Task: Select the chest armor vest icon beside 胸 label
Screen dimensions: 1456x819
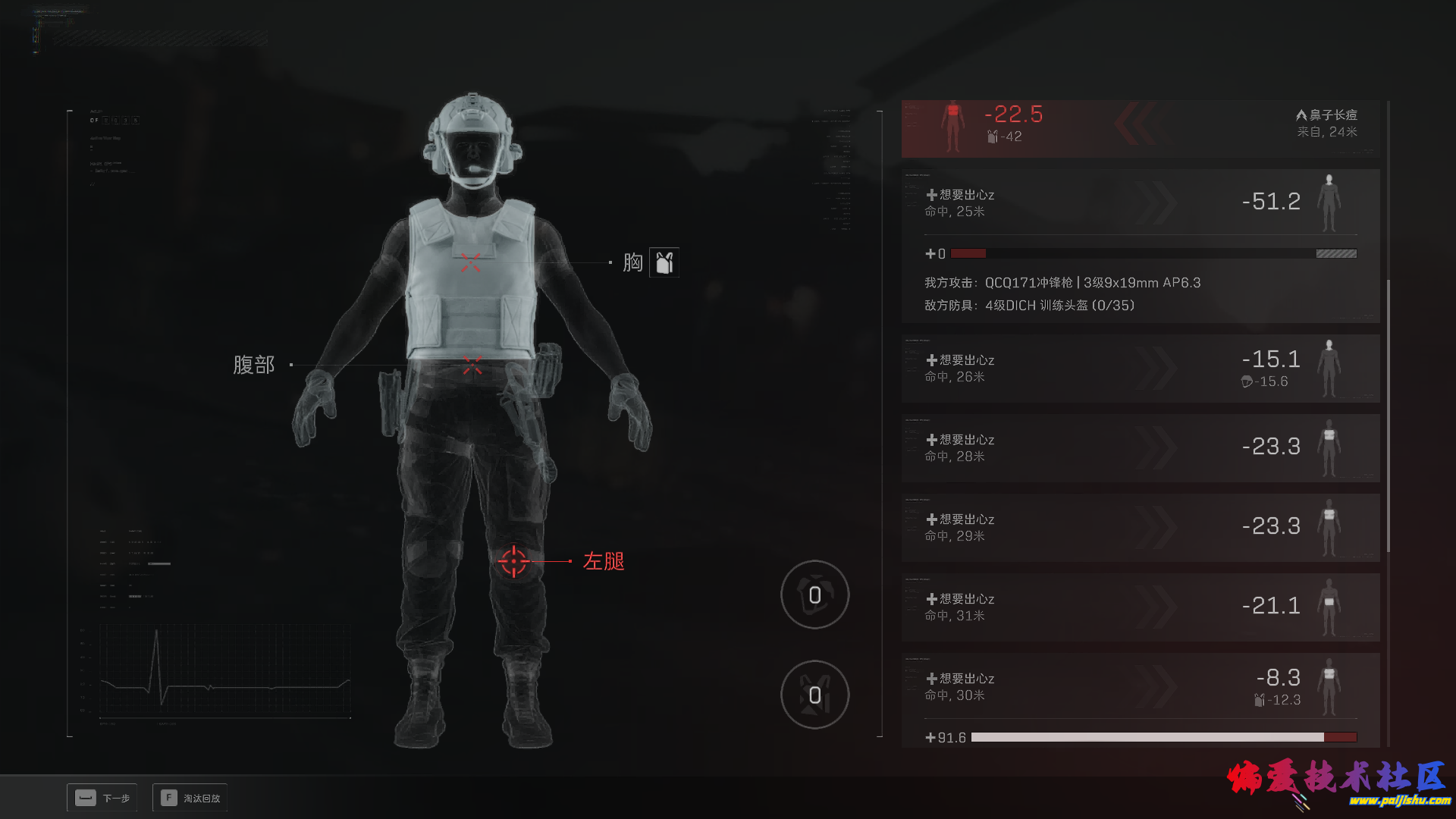Action: (x=663, y=262)
